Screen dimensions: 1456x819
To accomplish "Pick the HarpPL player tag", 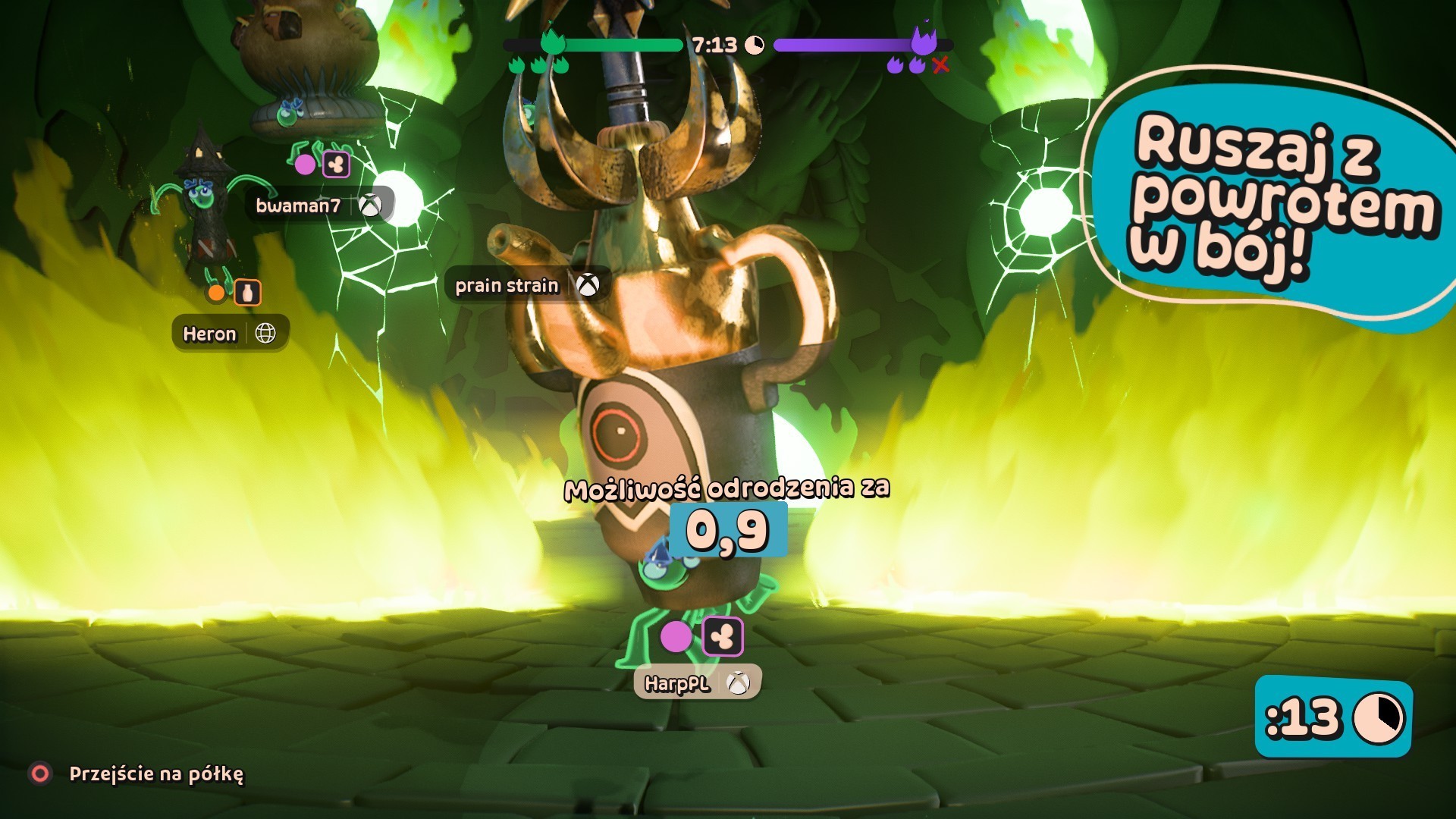I will point(697,683).
